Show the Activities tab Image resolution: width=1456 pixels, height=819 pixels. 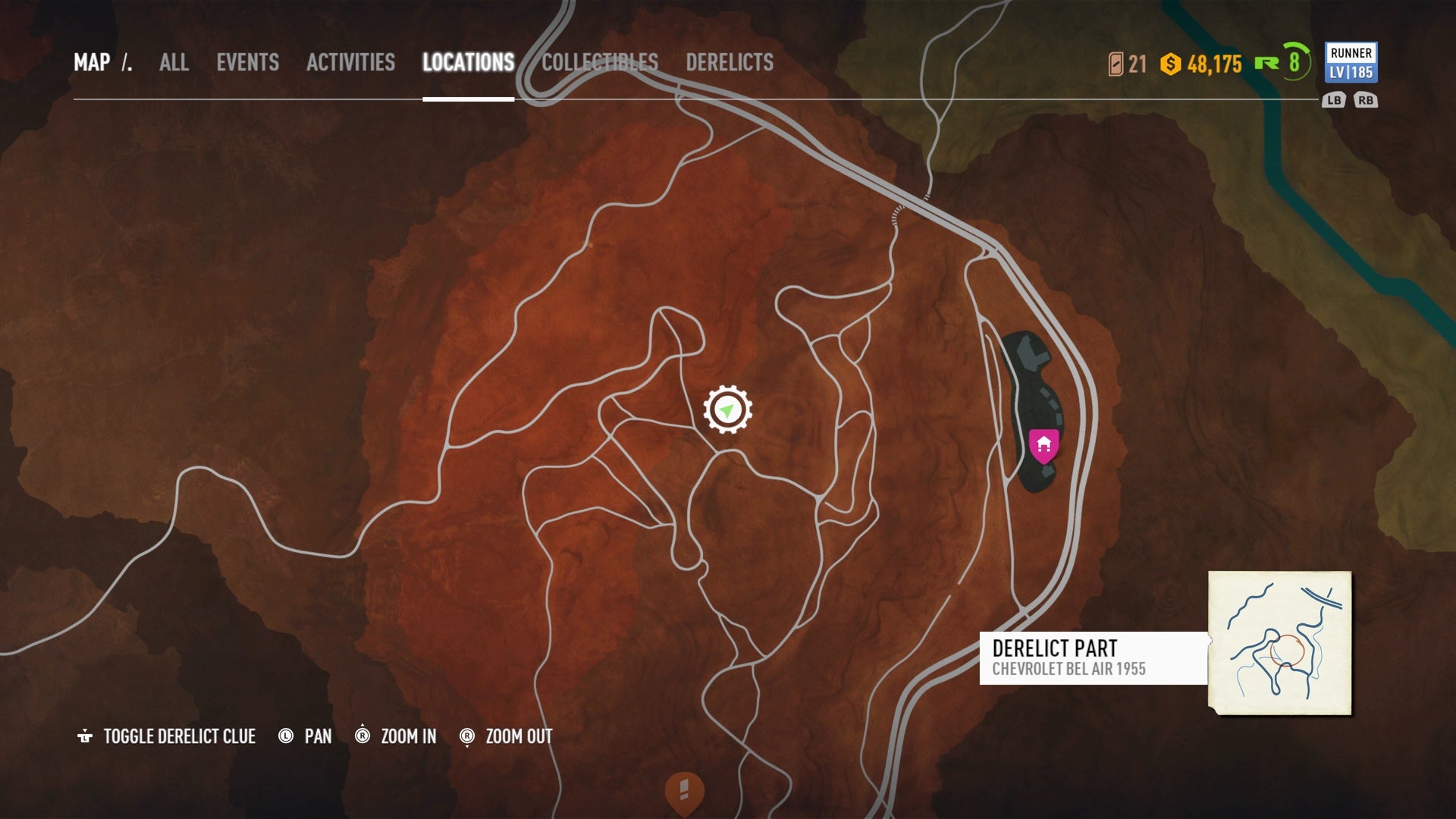click(350, 62)
